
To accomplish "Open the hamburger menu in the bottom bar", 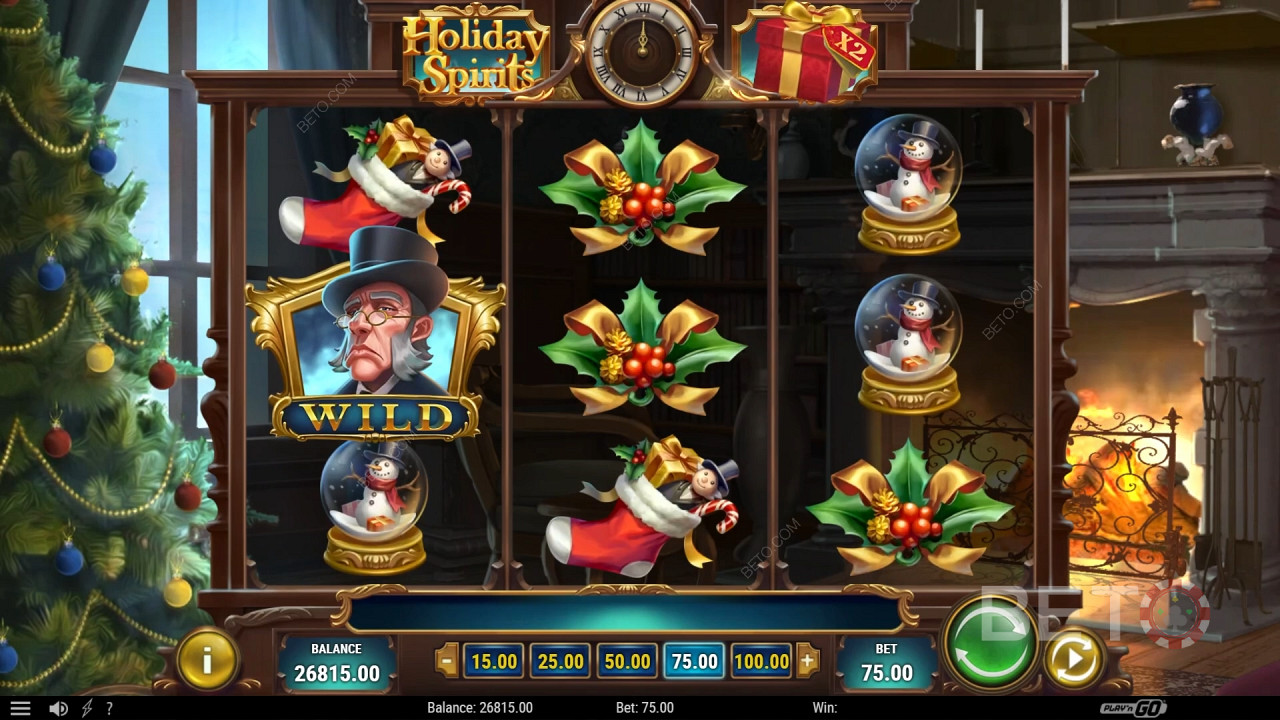I will [x=20, y=708].
